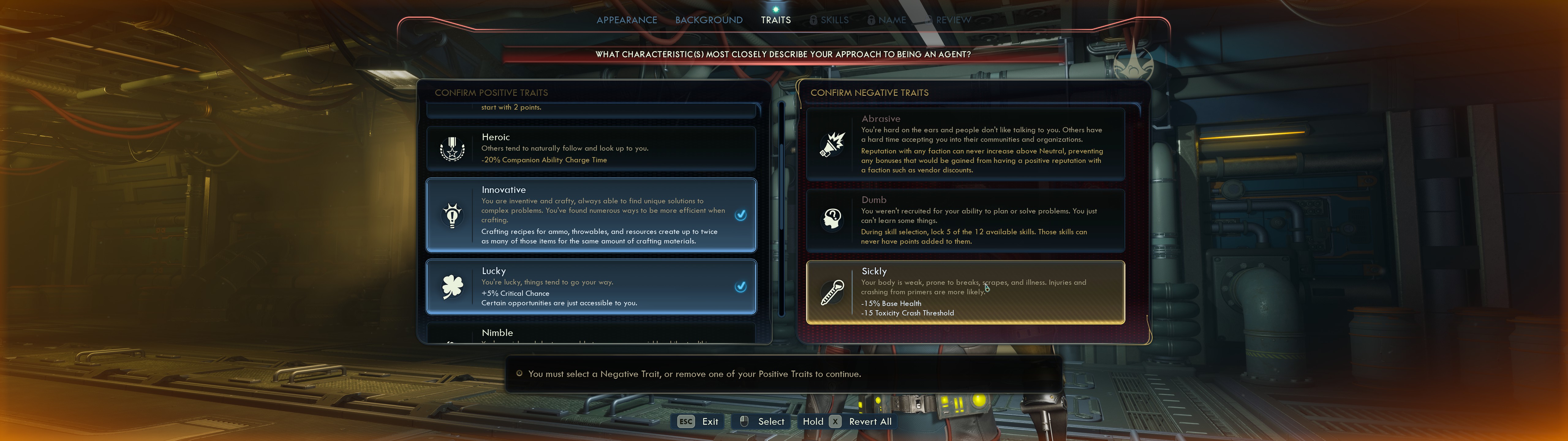This screenshot has height=441, width=1568.
Task: Select the Traits tab
Action: coord(775,20)
